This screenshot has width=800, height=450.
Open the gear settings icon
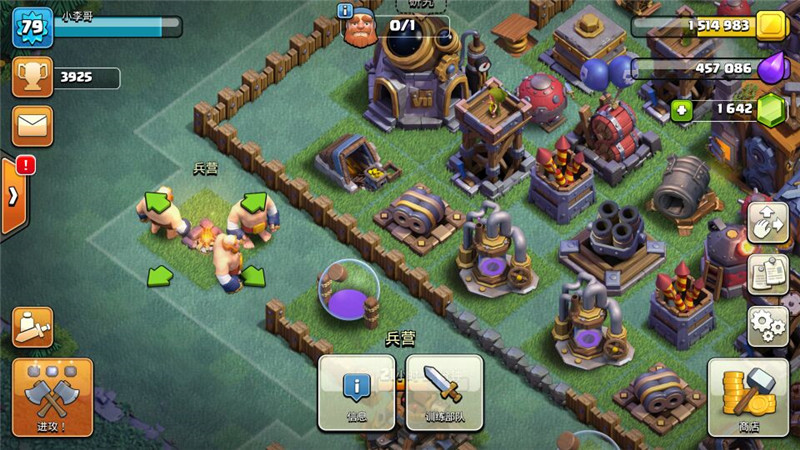(x=768, y=325)
